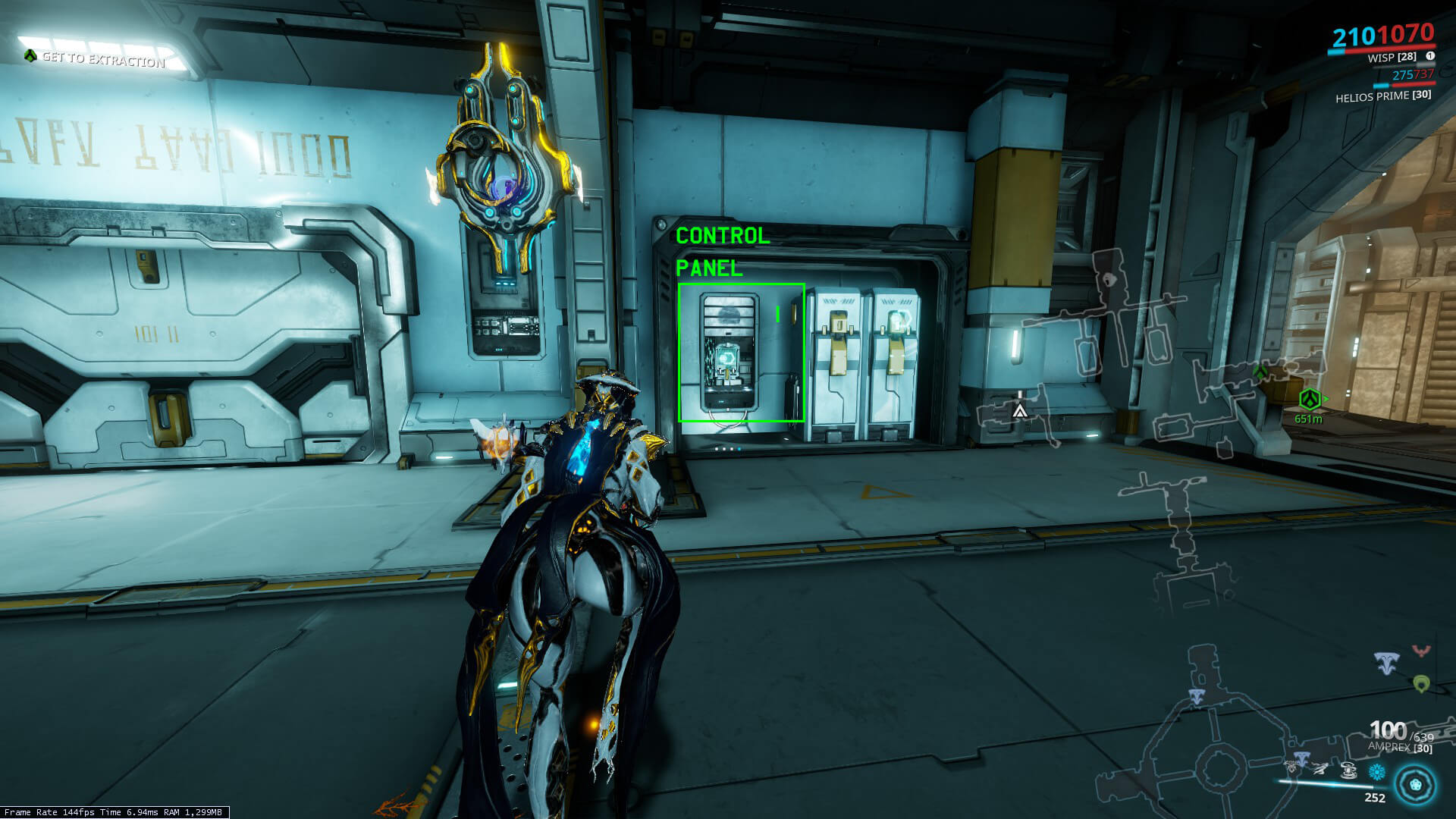Click the green extraction icon on the overlay map
This screenshot has height=819, width=1456.
click(1260, 372)
